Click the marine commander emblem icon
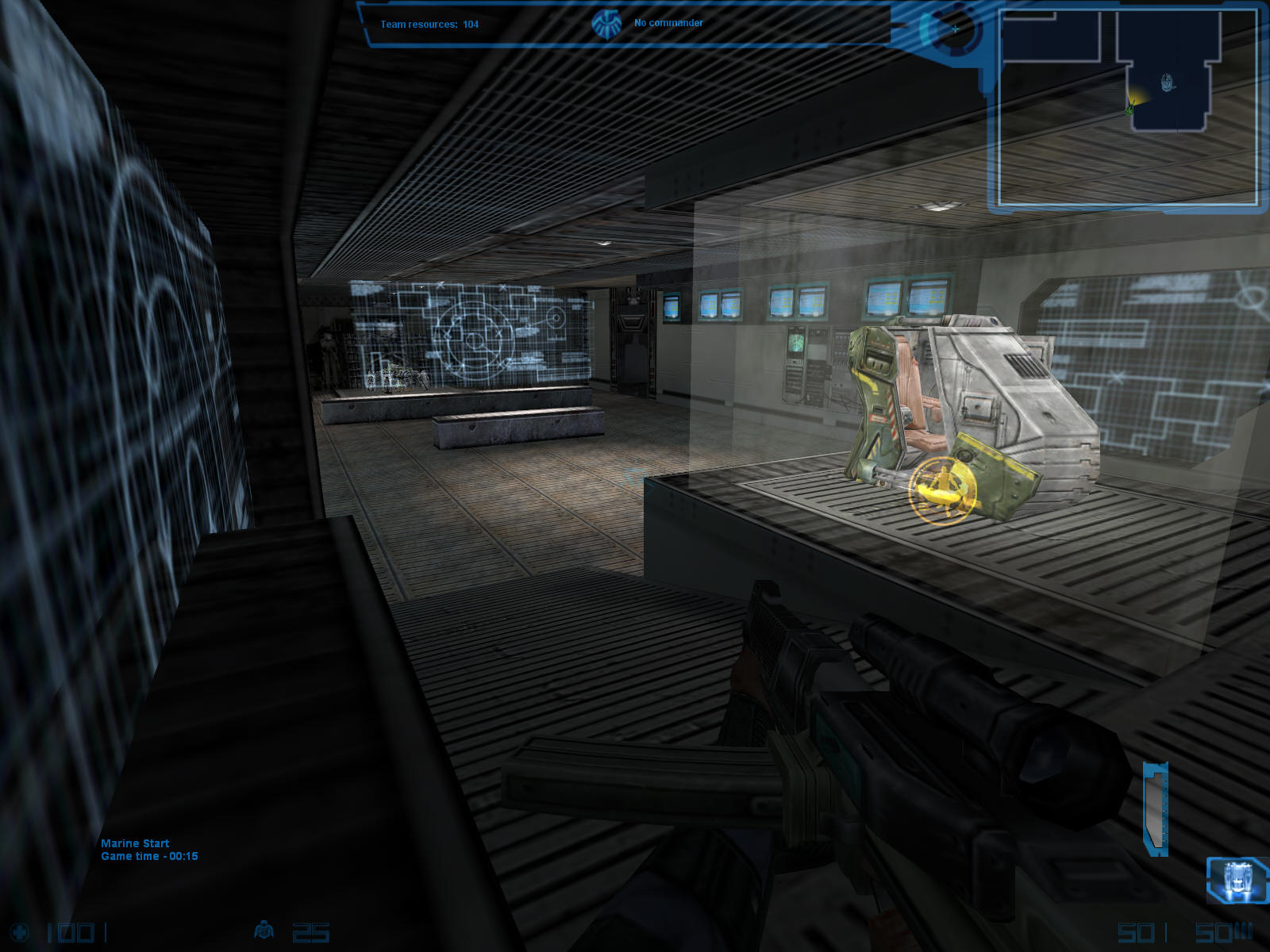The width and height of the screenshot is (1270, 952). (606, 24)
